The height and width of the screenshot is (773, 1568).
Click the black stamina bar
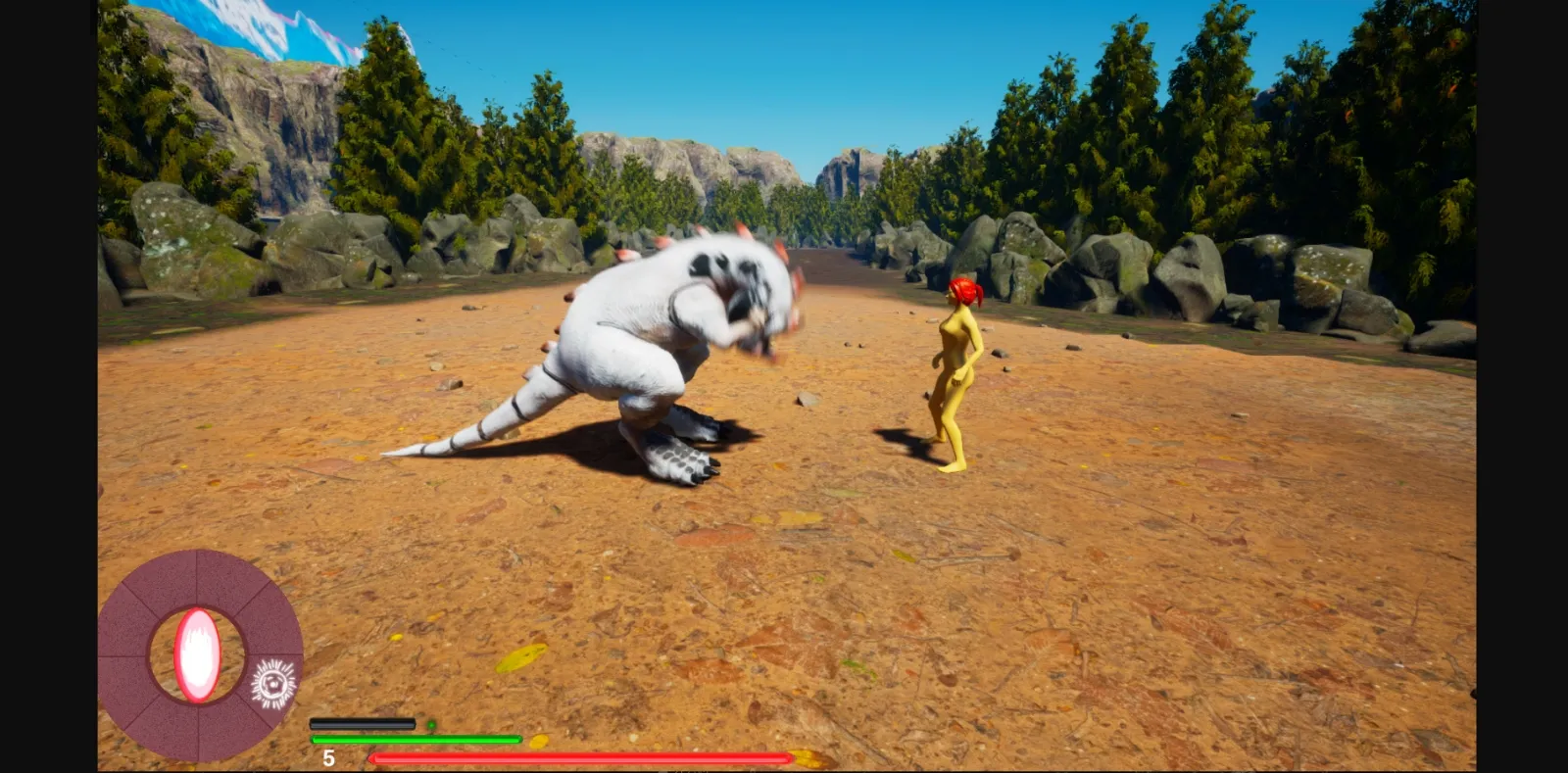click(363, 722)
